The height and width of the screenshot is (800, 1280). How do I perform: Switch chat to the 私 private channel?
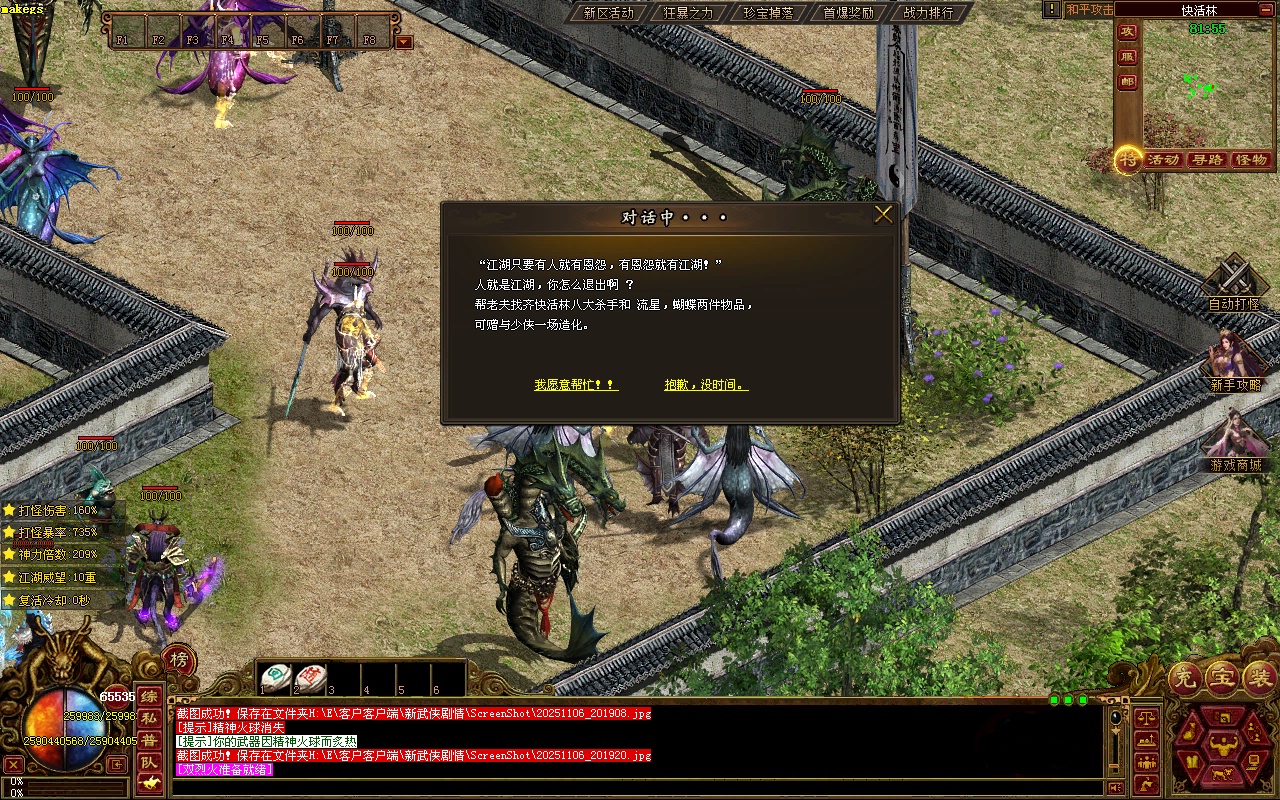(148, 718)
